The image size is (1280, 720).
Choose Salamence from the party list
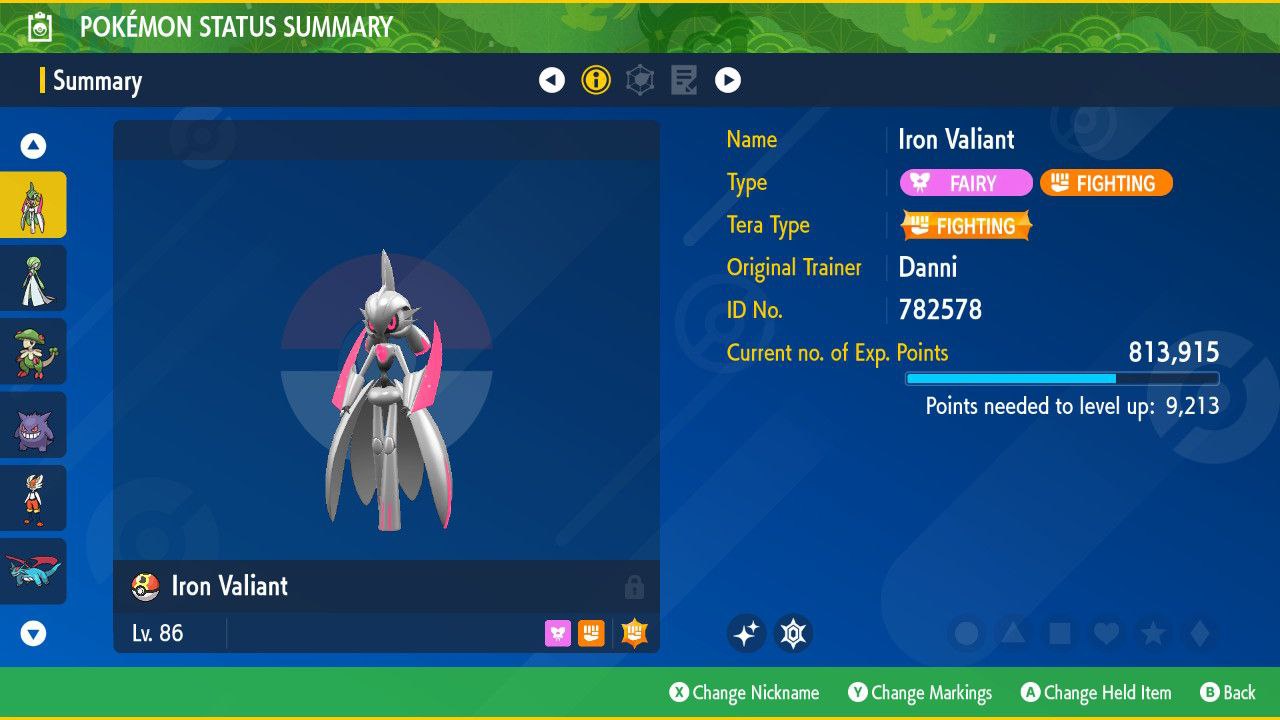coord(33,571)
